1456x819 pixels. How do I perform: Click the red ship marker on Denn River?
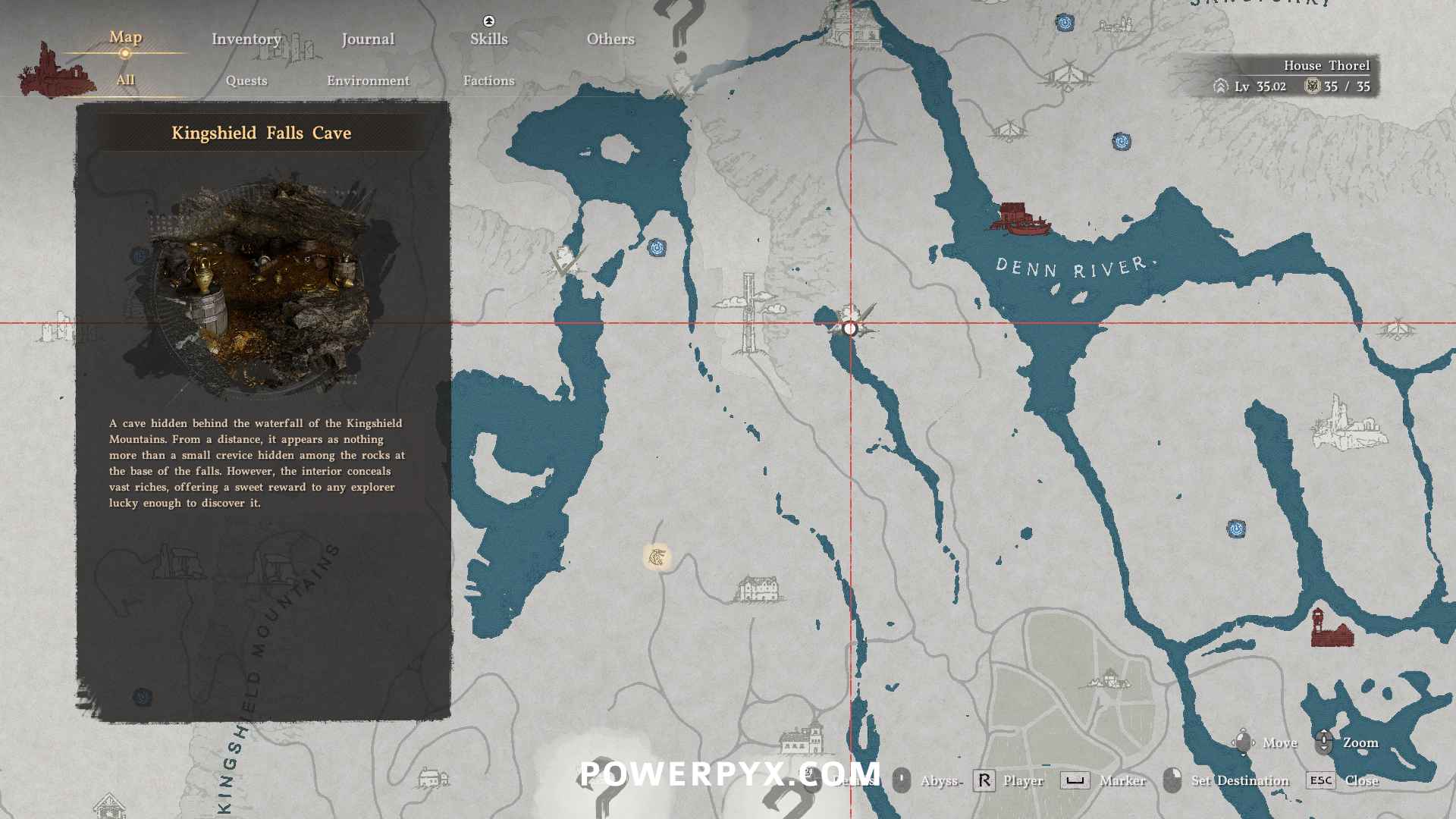point(1020,218)
